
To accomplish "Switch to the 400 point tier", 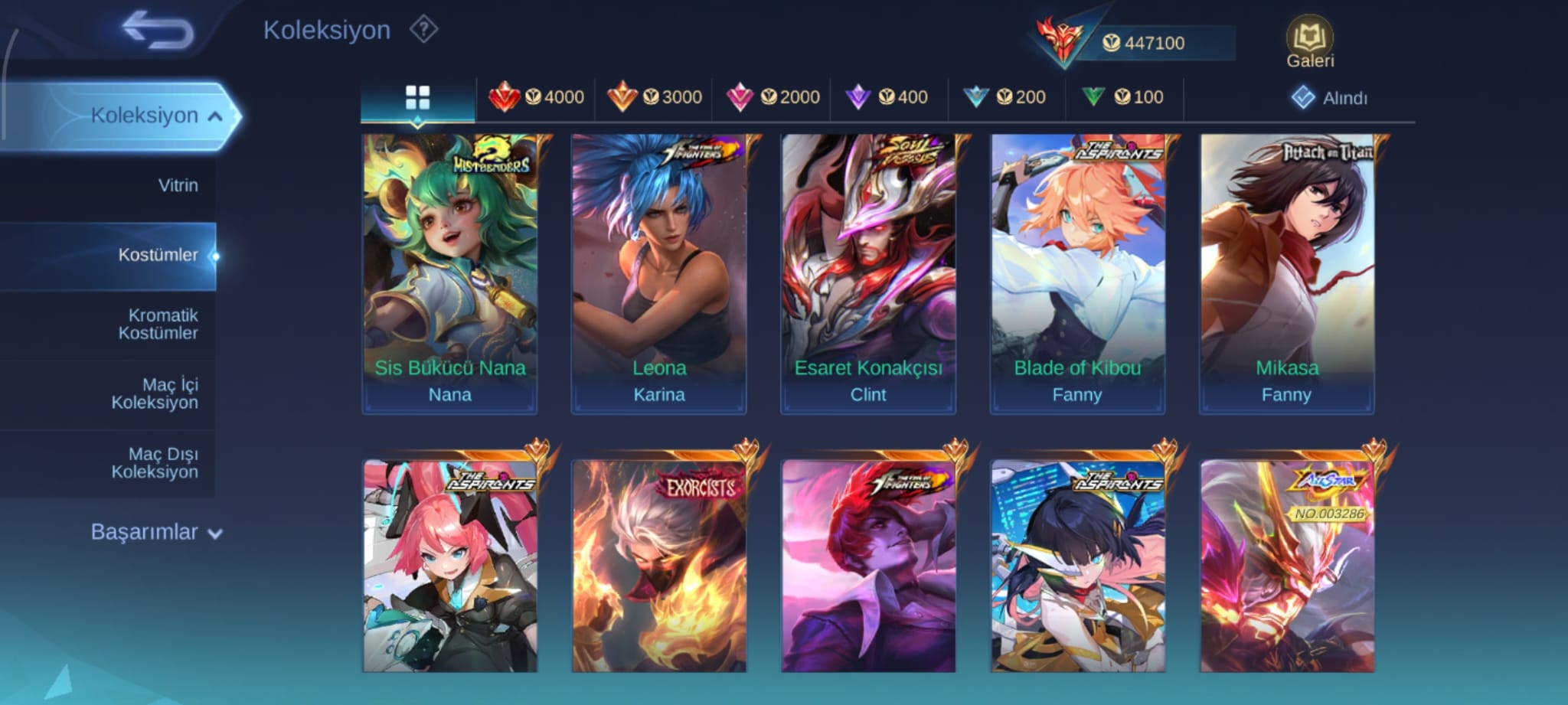I will [887, 97].
